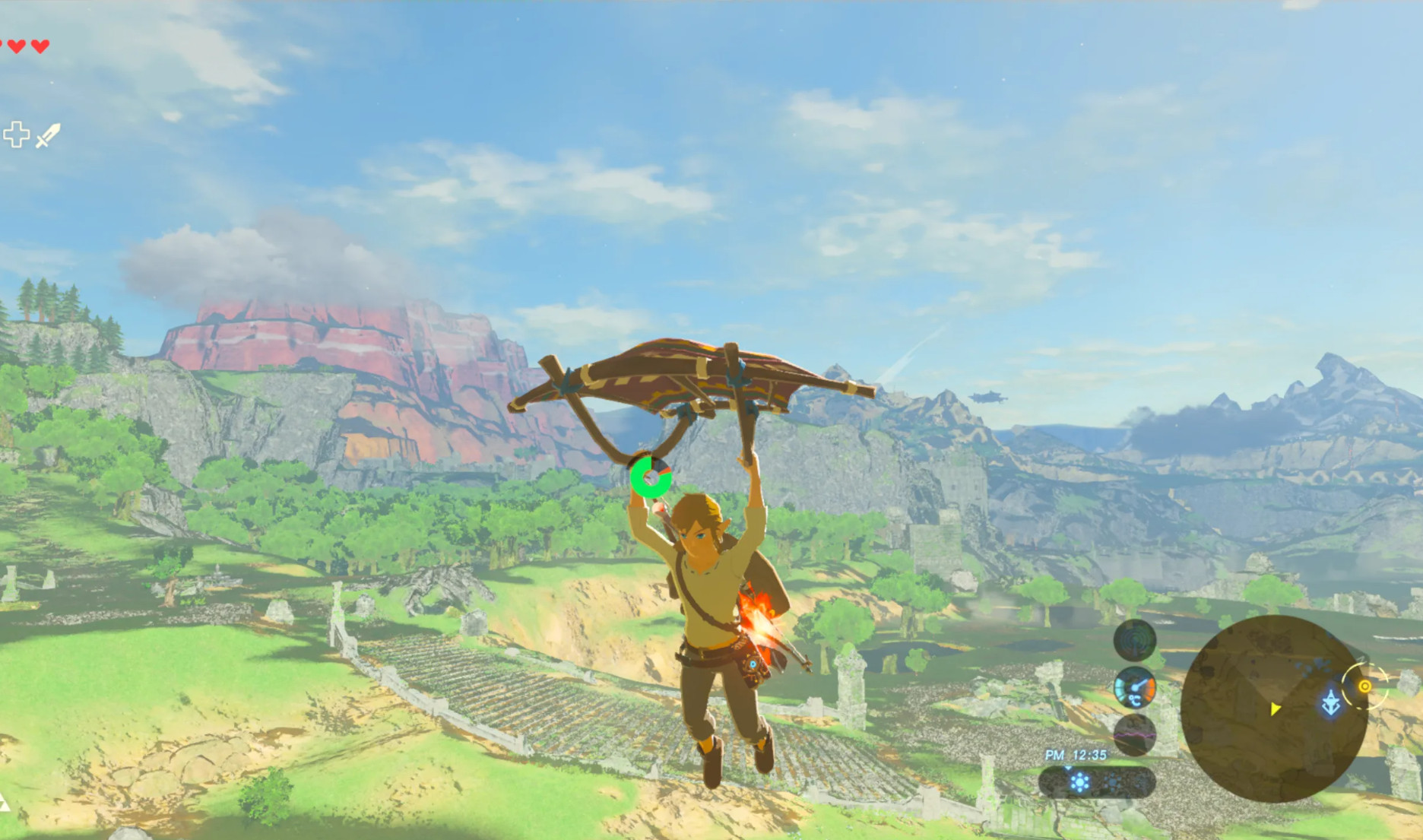The height and width of the screenshot is (840, 1423).
Task: Toggle the first red heart in the health bar
Action: (x=4, y=44)
